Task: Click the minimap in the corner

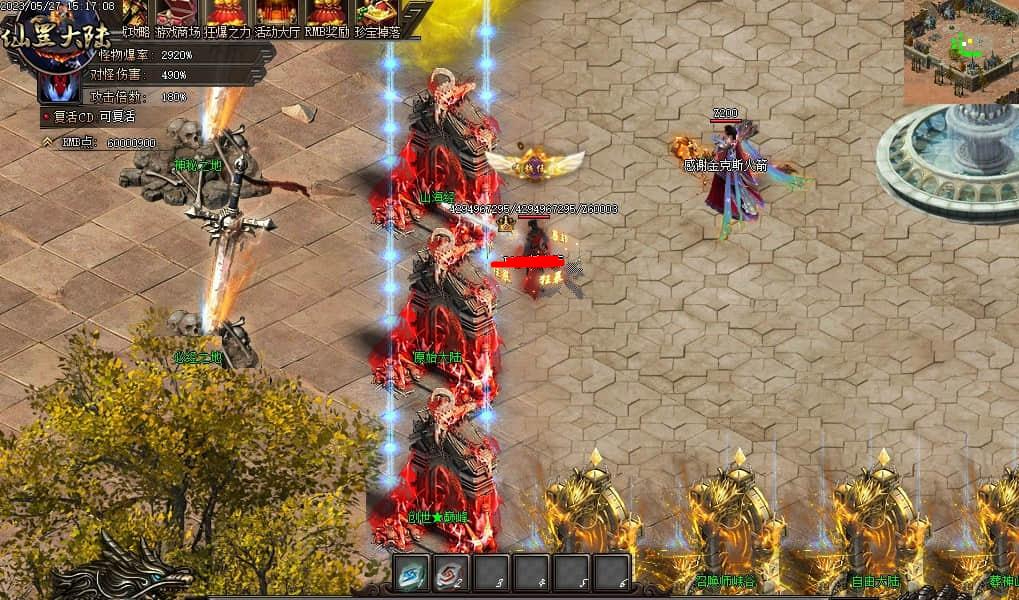Action: point(961,52)
